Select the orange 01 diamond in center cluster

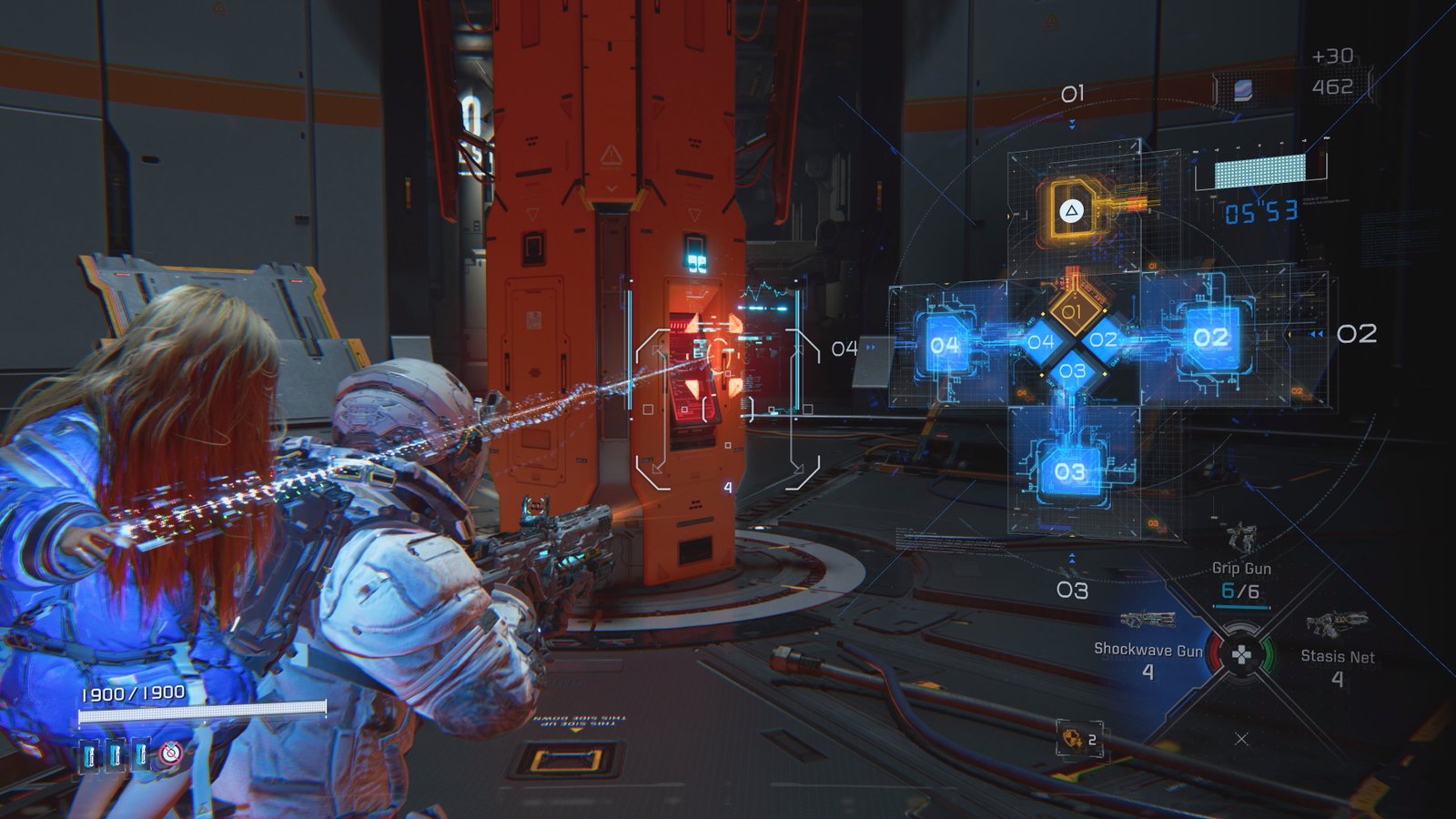(1072, 311)
